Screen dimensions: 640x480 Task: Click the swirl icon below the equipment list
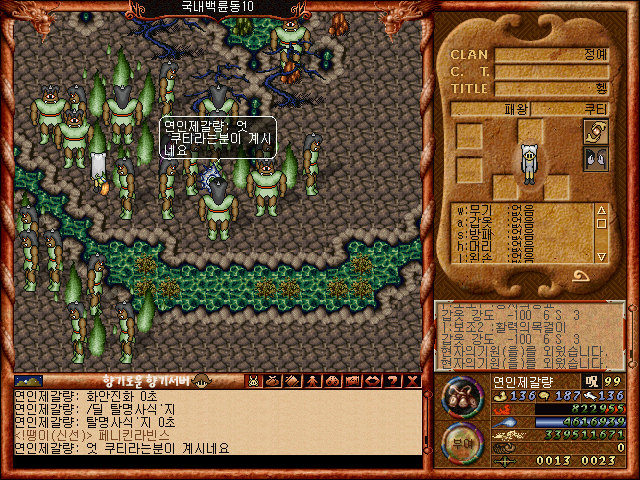click(581, 275)
